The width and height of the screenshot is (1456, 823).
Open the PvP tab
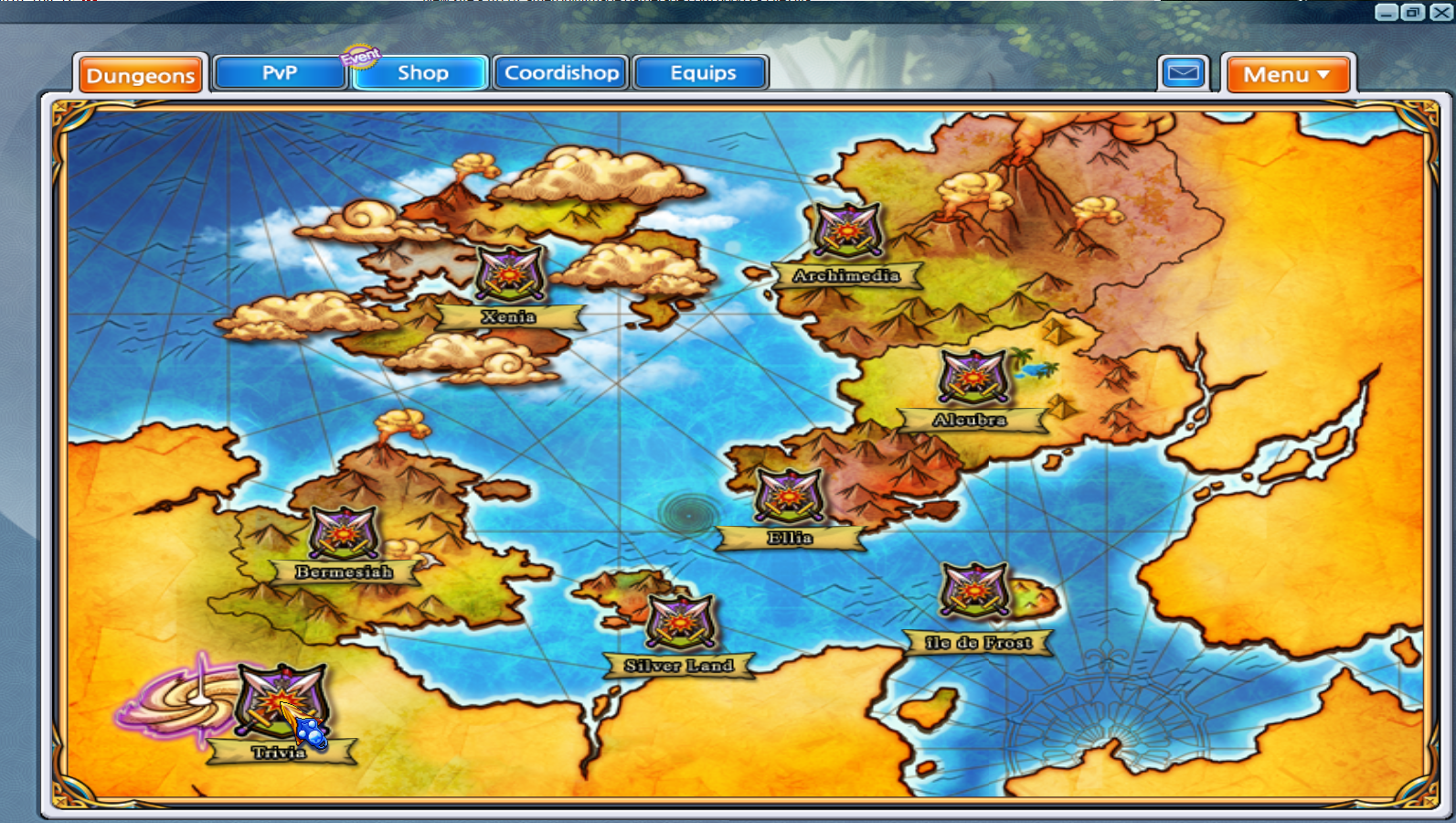[x=279, y=73]
